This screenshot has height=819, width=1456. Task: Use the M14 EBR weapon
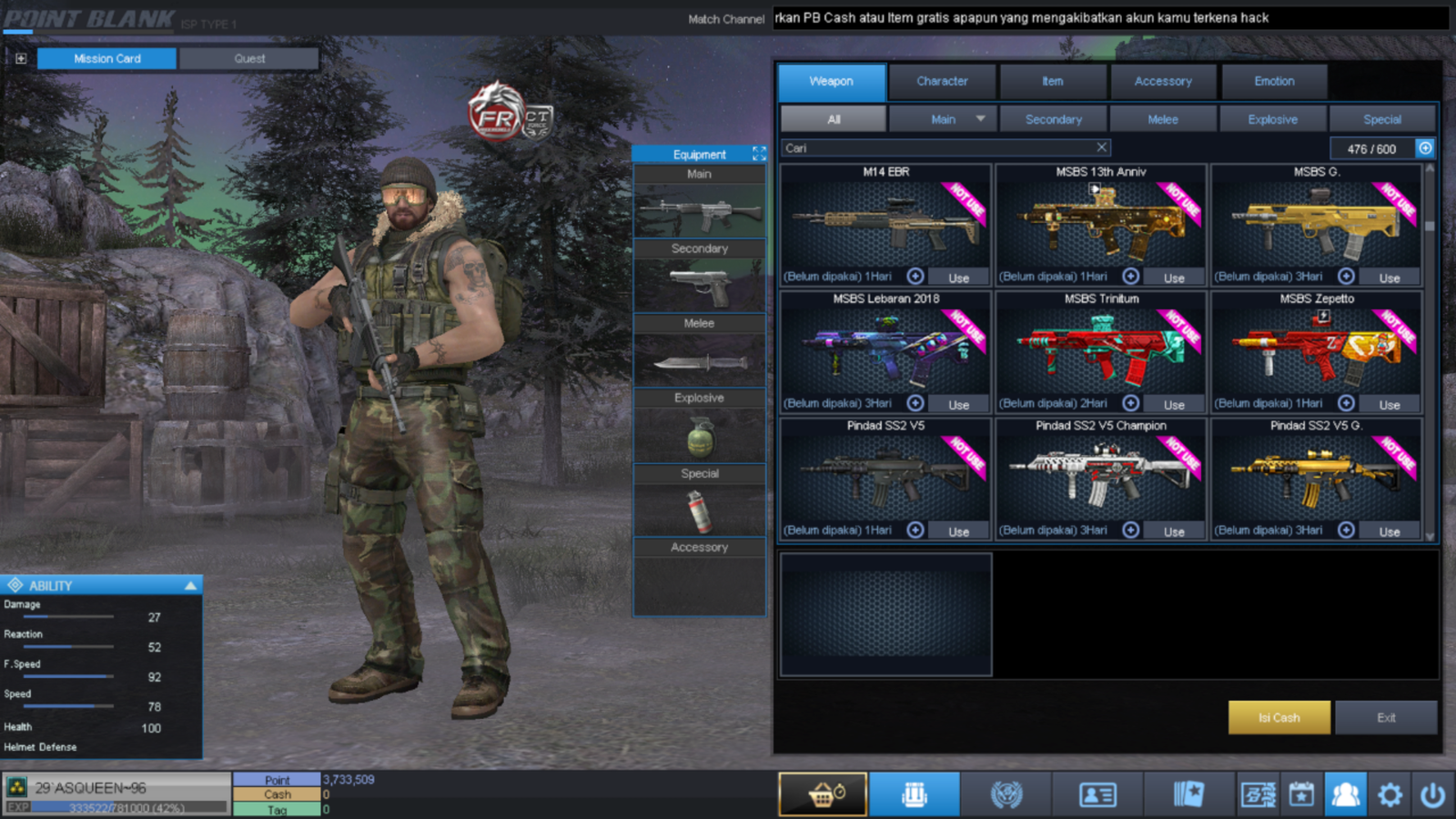958,278
